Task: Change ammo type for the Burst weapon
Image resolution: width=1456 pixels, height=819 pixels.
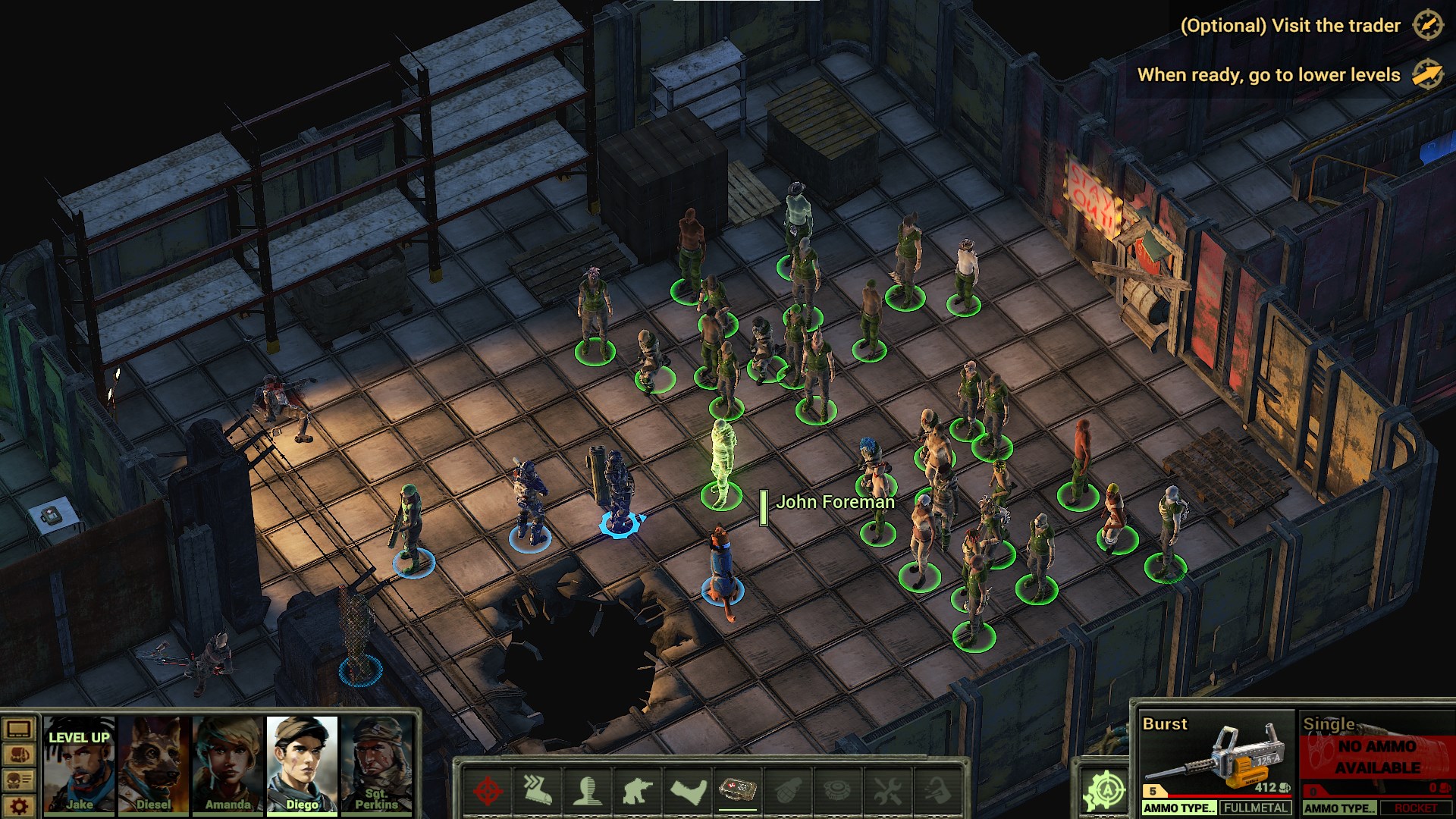Action: 1179,808
